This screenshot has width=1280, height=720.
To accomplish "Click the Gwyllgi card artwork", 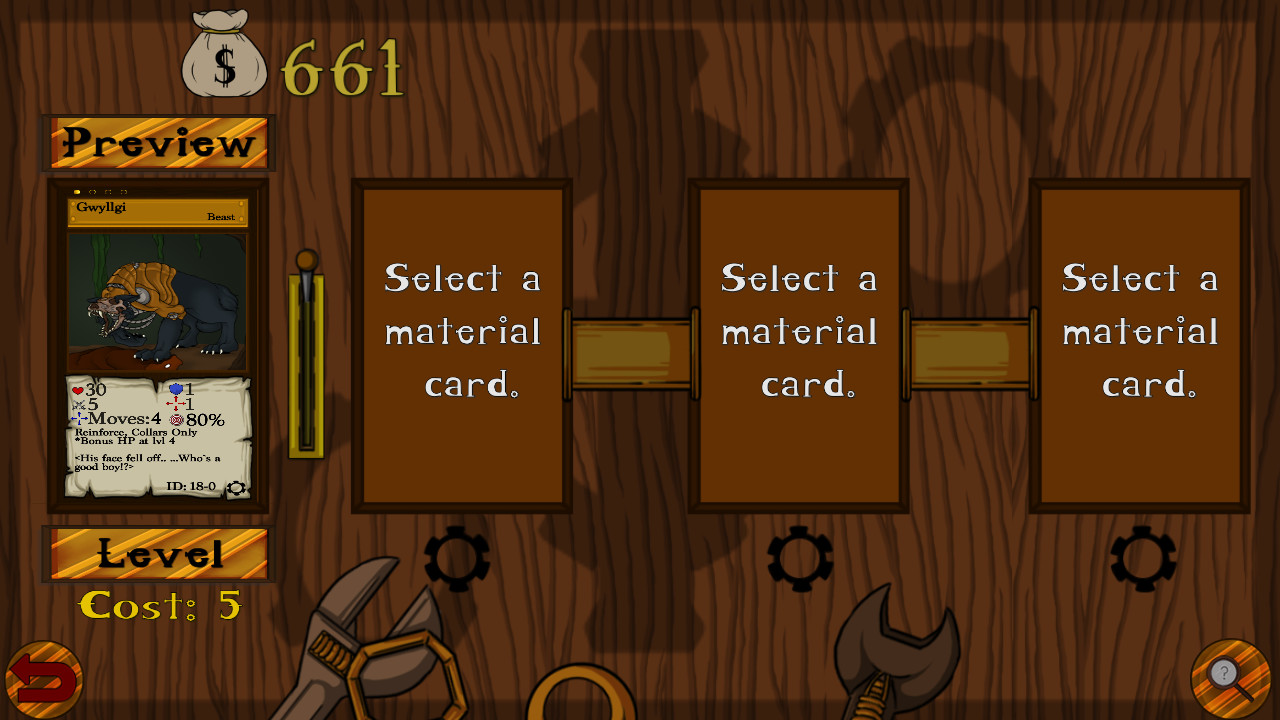I will (x=157, y=300).
